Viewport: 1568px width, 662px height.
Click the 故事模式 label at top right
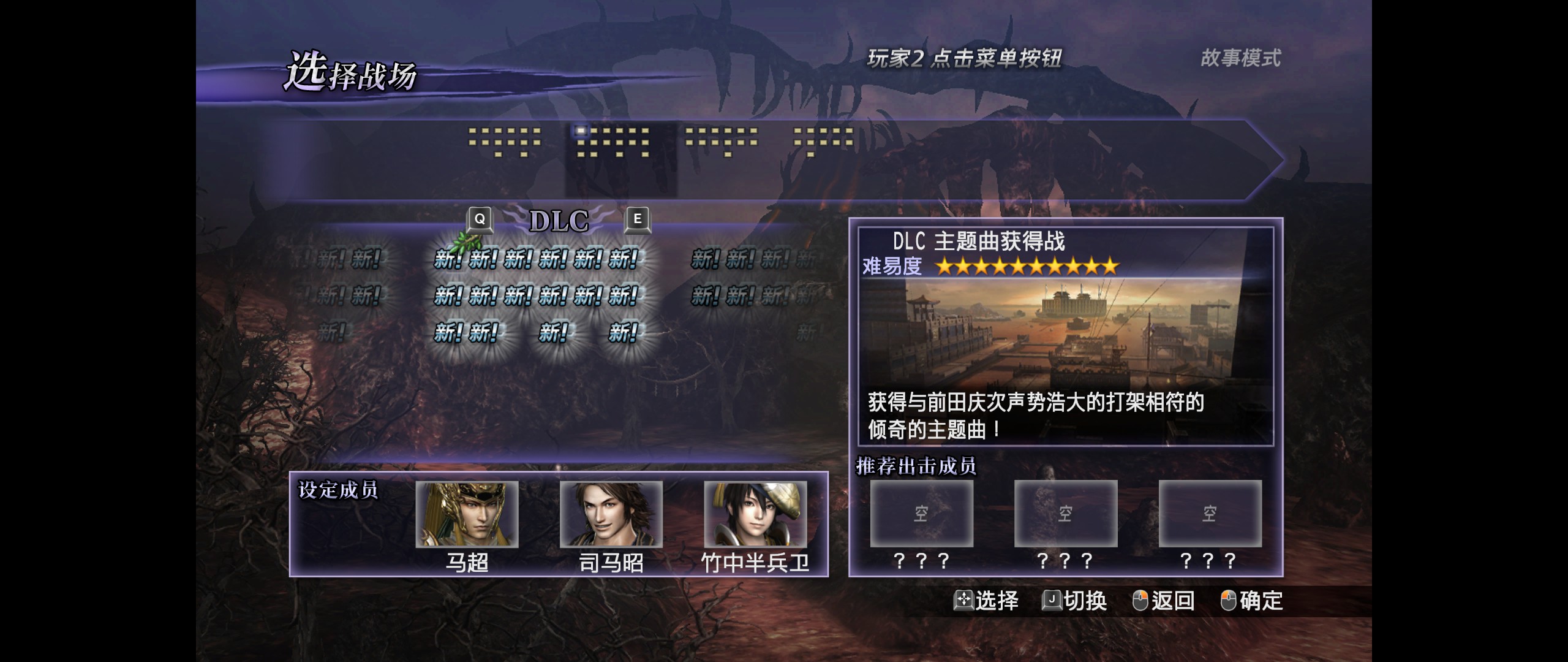[x=1238, y=59]
